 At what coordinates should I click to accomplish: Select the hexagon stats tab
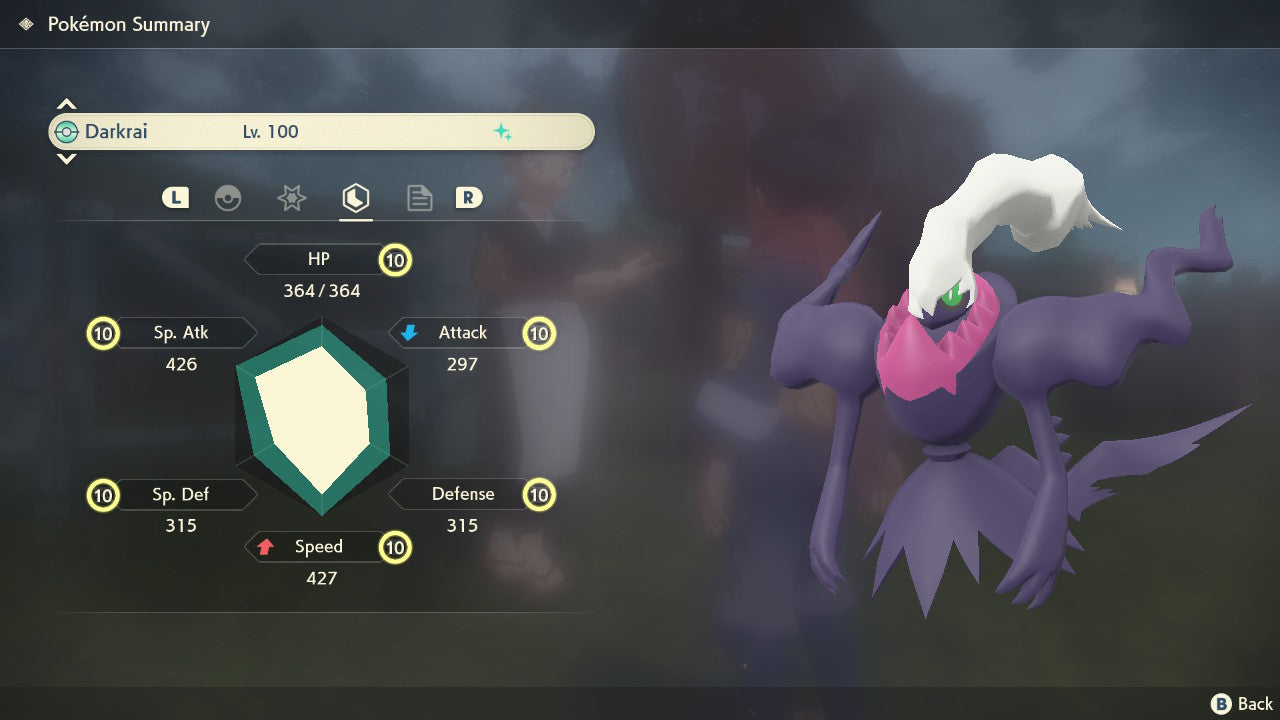click(x=355, y=198)
